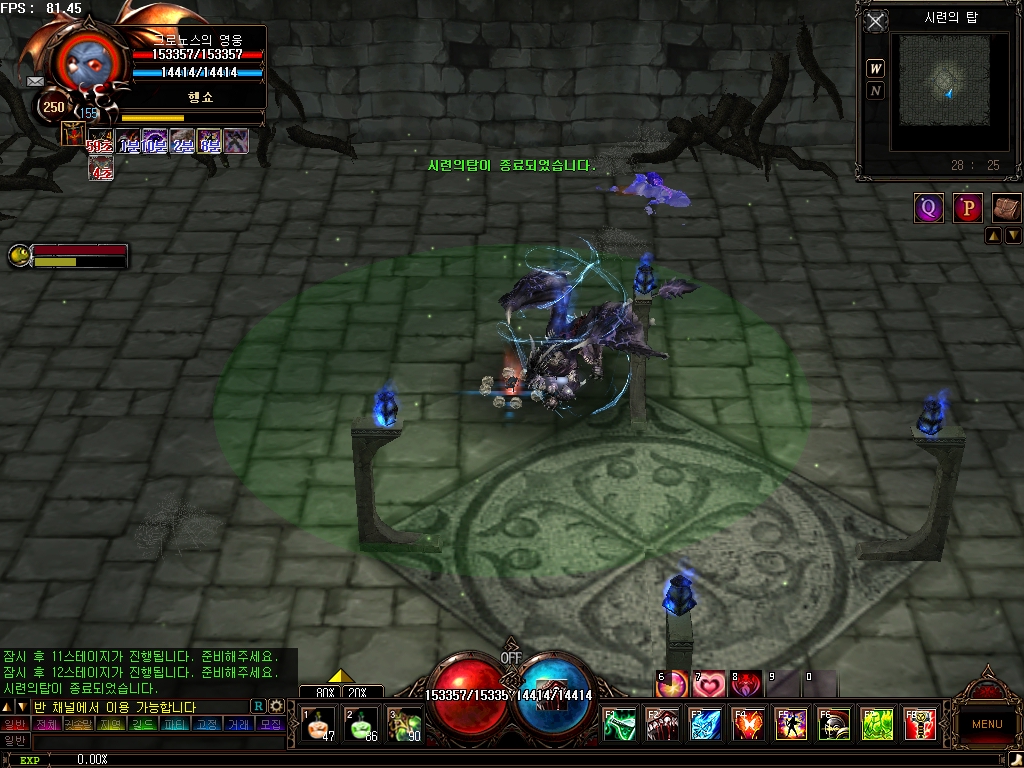Open chat settings gear icon
The height and width of the screenshot is (768, 1024).
click(276, 706)
